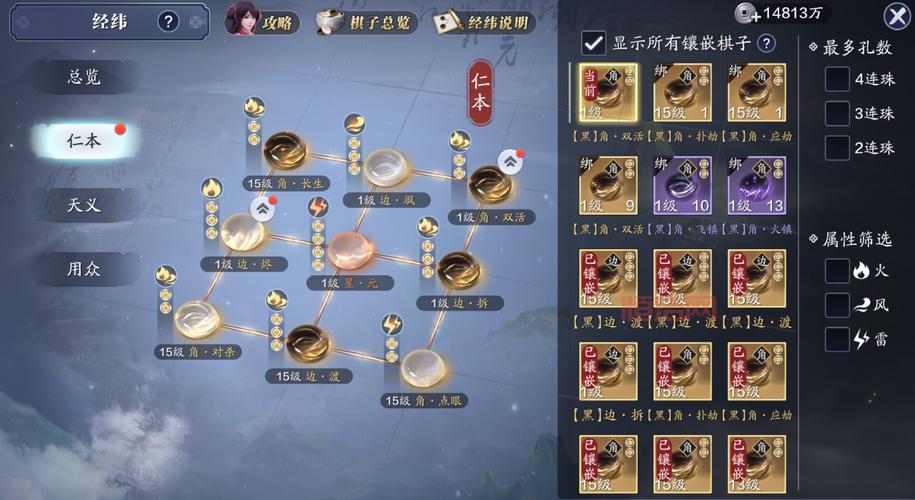The image size is (915, 500).
Task: Switch to the 总览 tab
Action: pyautogui.click(x=84, y=77)
